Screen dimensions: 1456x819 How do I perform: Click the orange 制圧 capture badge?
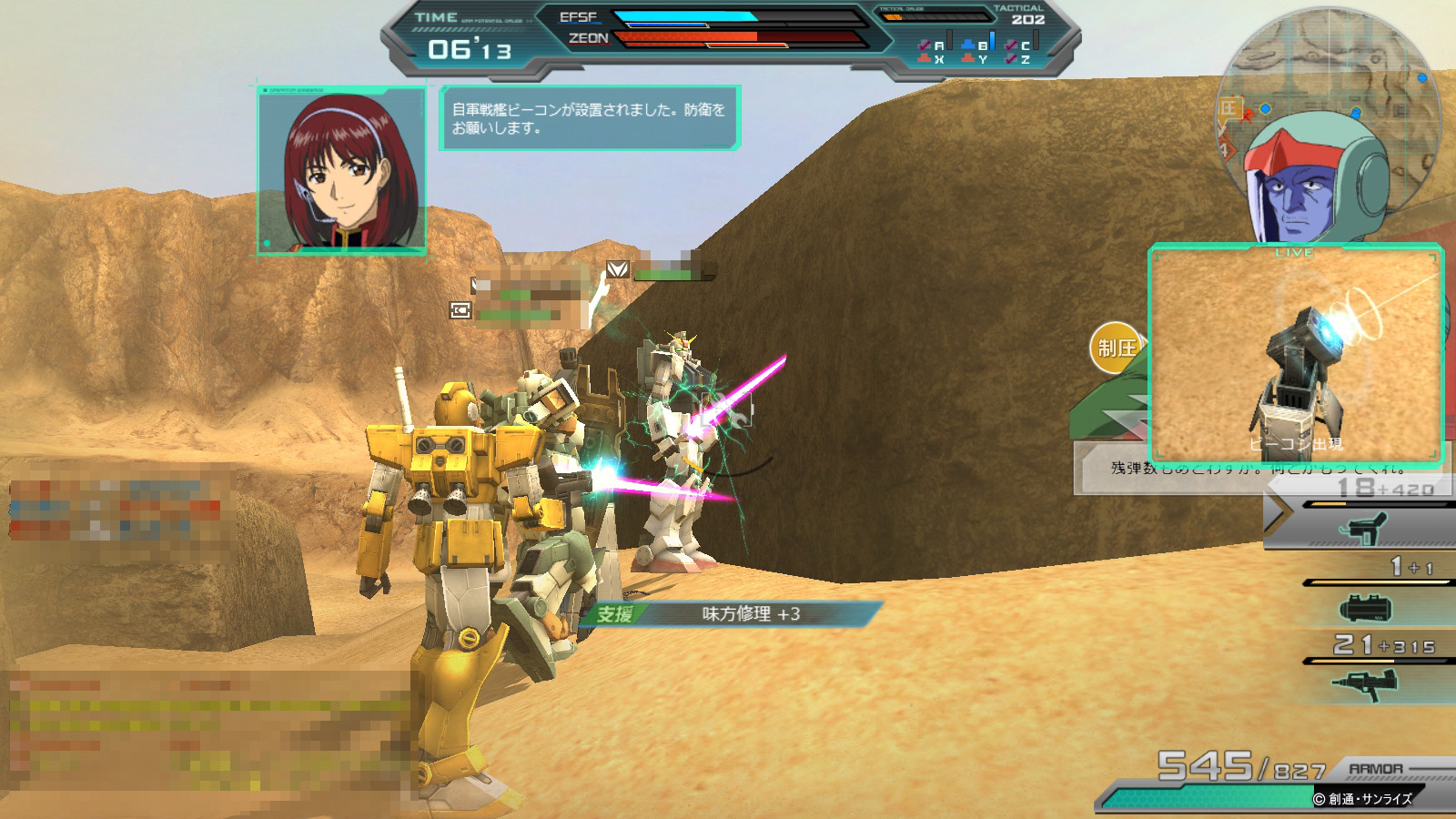coord(1115,348)
